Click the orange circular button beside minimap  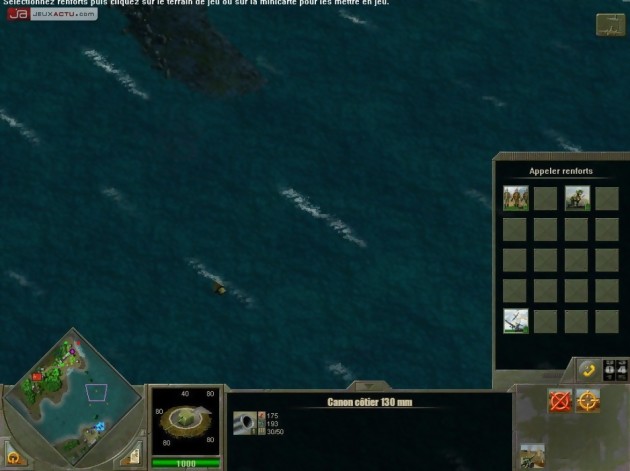(14, 458)
